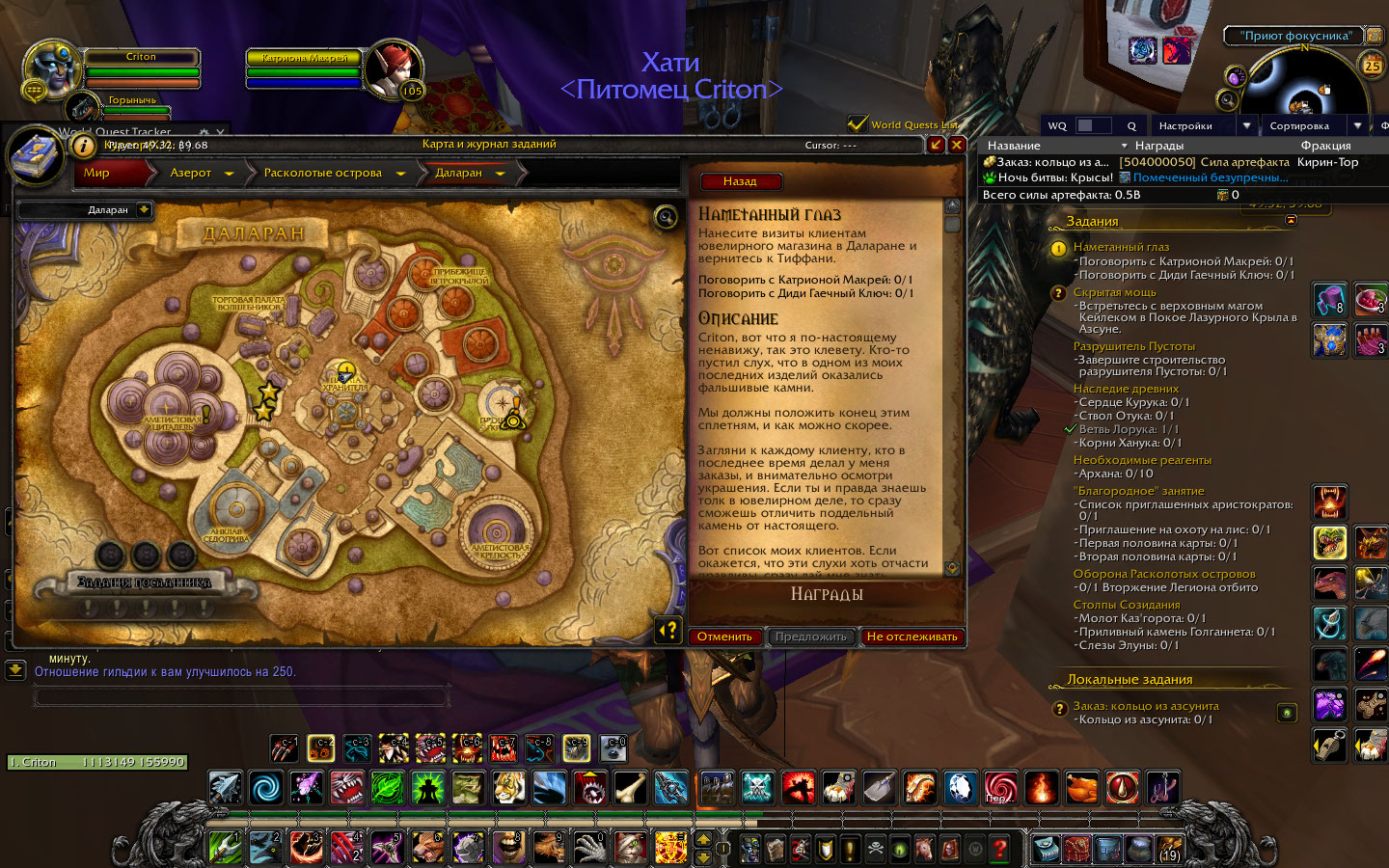
Task: Select the Наметанный глаз quest in the tracker
Action: (x=1121, y=247)
